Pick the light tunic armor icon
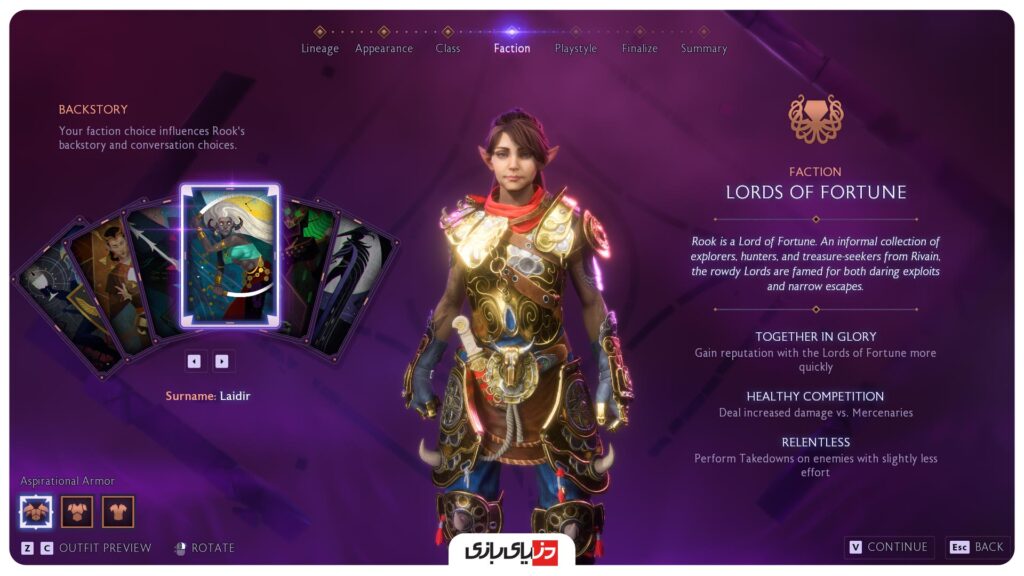 point(118,512)
